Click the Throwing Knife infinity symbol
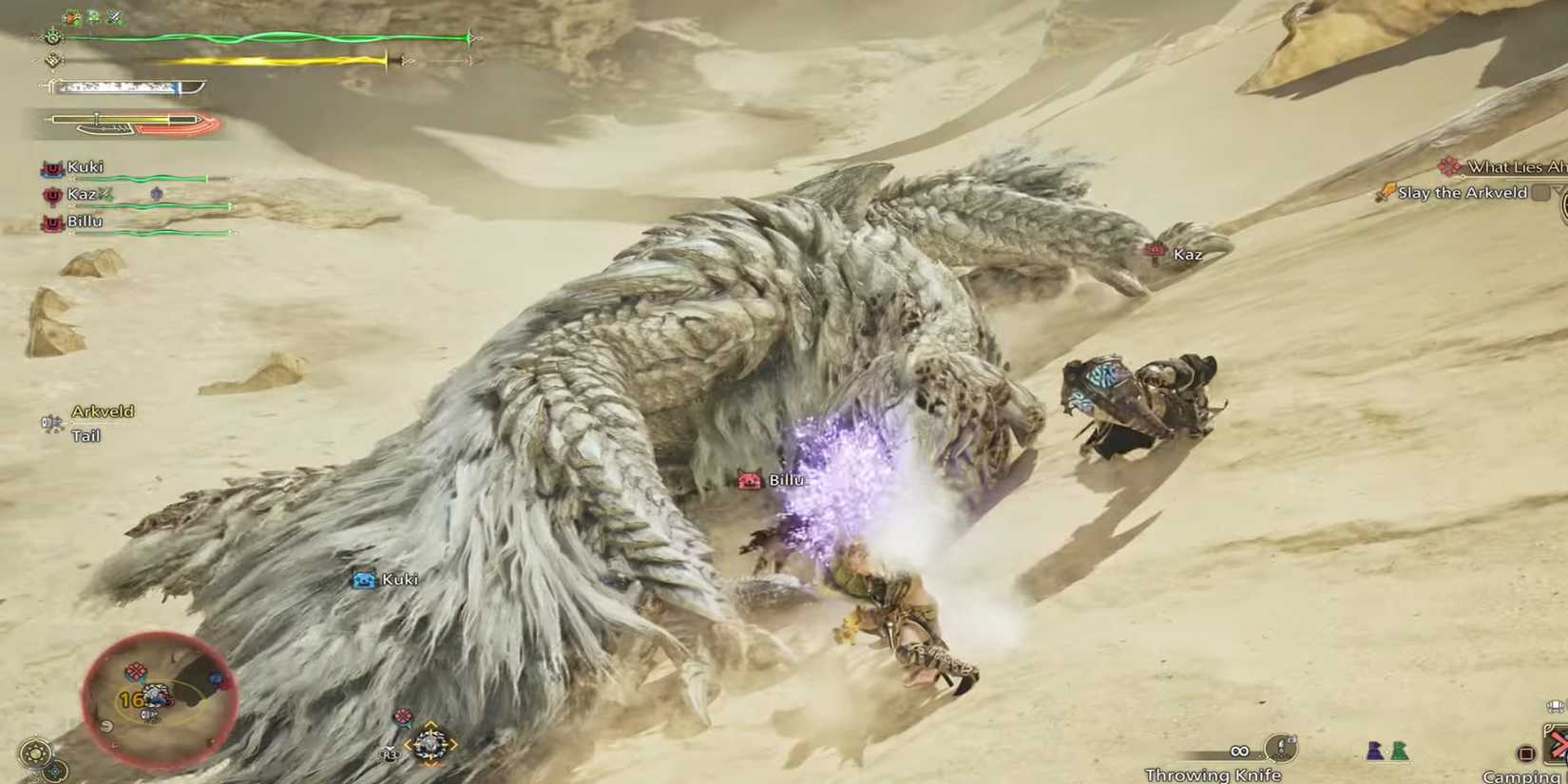1568x784 pixels. tap(1239, 752)
